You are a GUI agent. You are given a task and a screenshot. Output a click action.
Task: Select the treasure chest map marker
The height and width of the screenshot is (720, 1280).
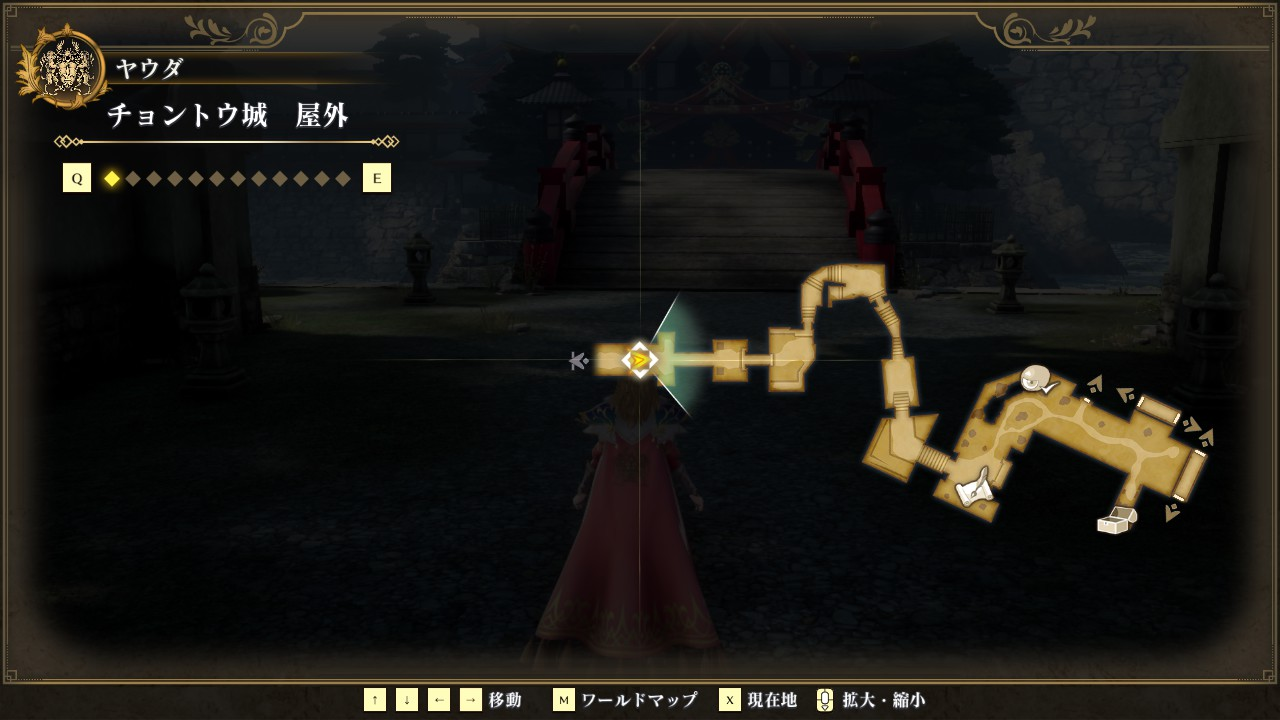pos(1117,520)
